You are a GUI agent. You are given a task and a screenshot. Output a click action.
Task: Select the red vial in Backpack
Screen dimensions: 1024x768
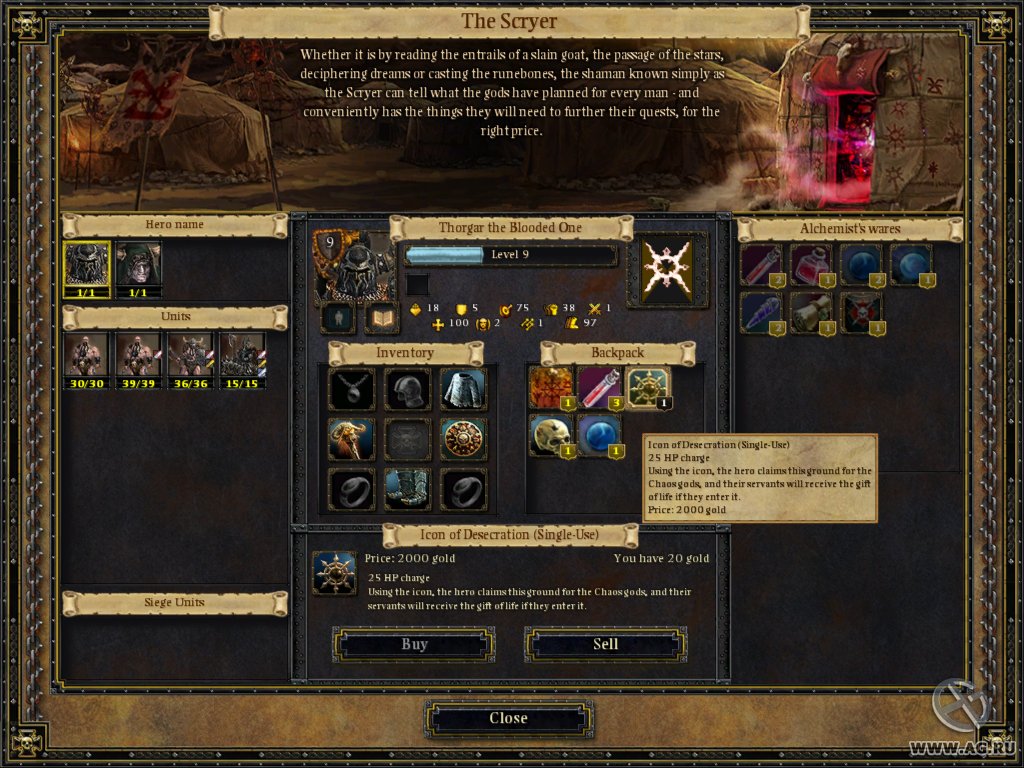click(599, 387)
